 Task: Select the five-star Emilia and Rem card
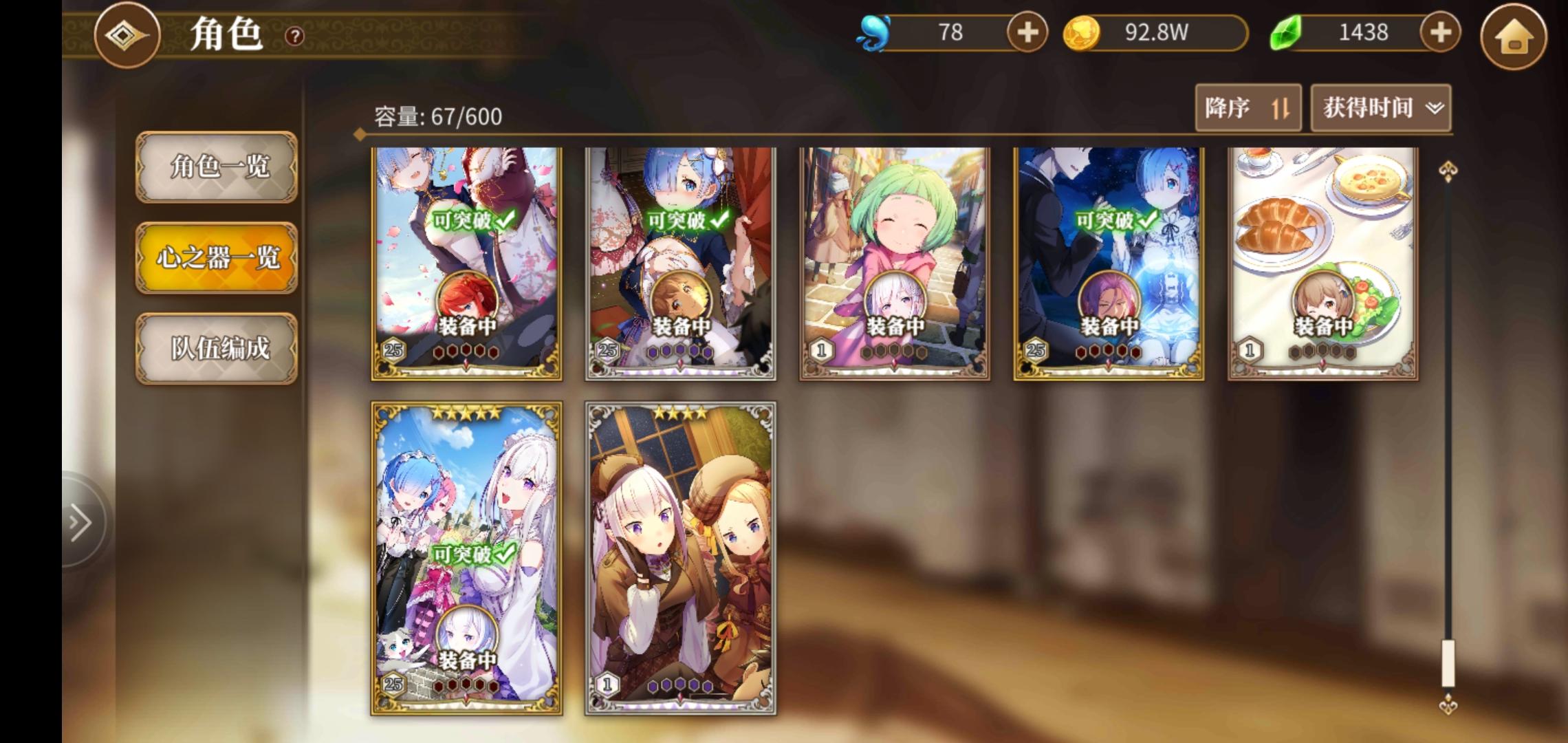(466, 557)
